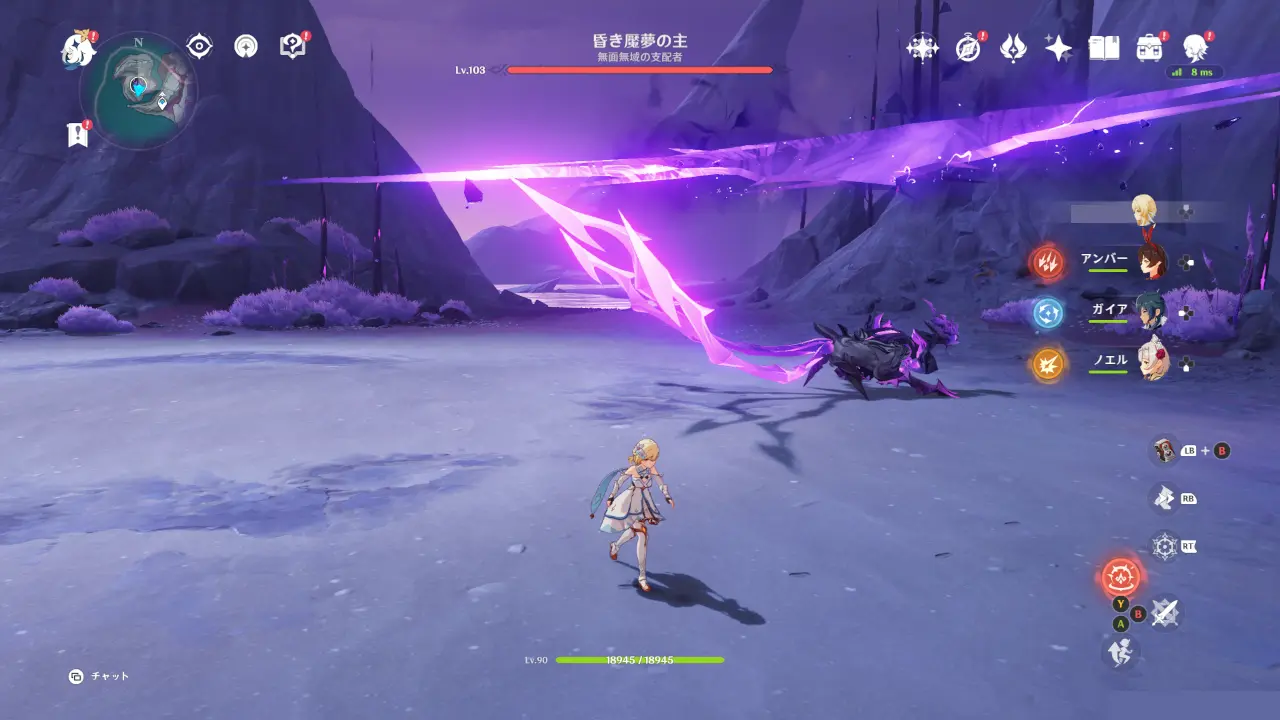
Task: Open the Paimon menu
Action: tap(77, 48)
